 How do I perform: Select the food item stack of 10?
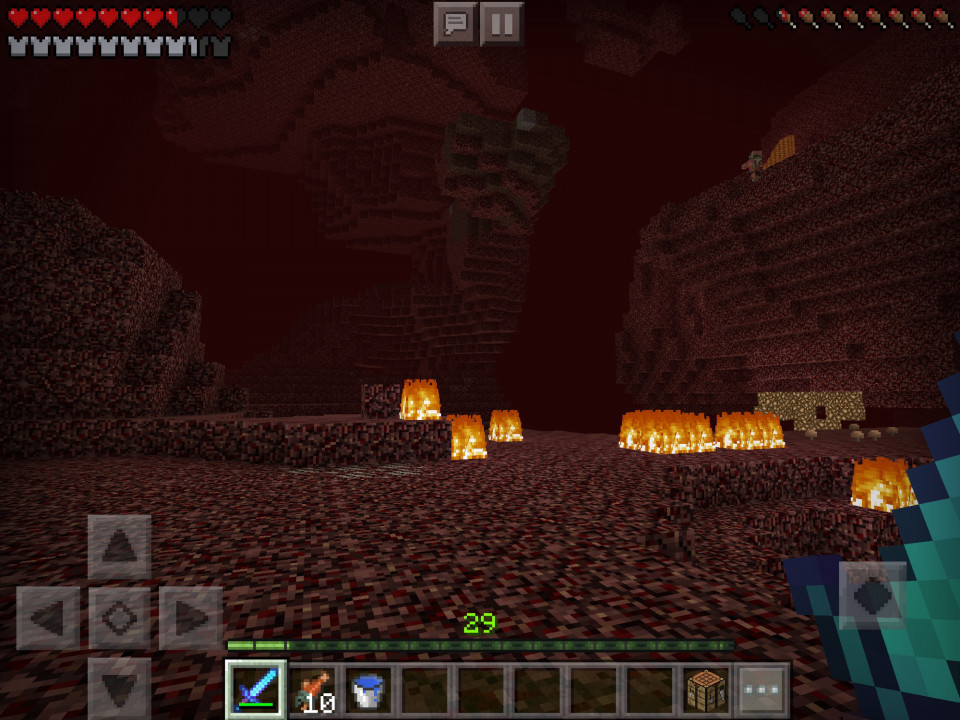pos(313,690)
